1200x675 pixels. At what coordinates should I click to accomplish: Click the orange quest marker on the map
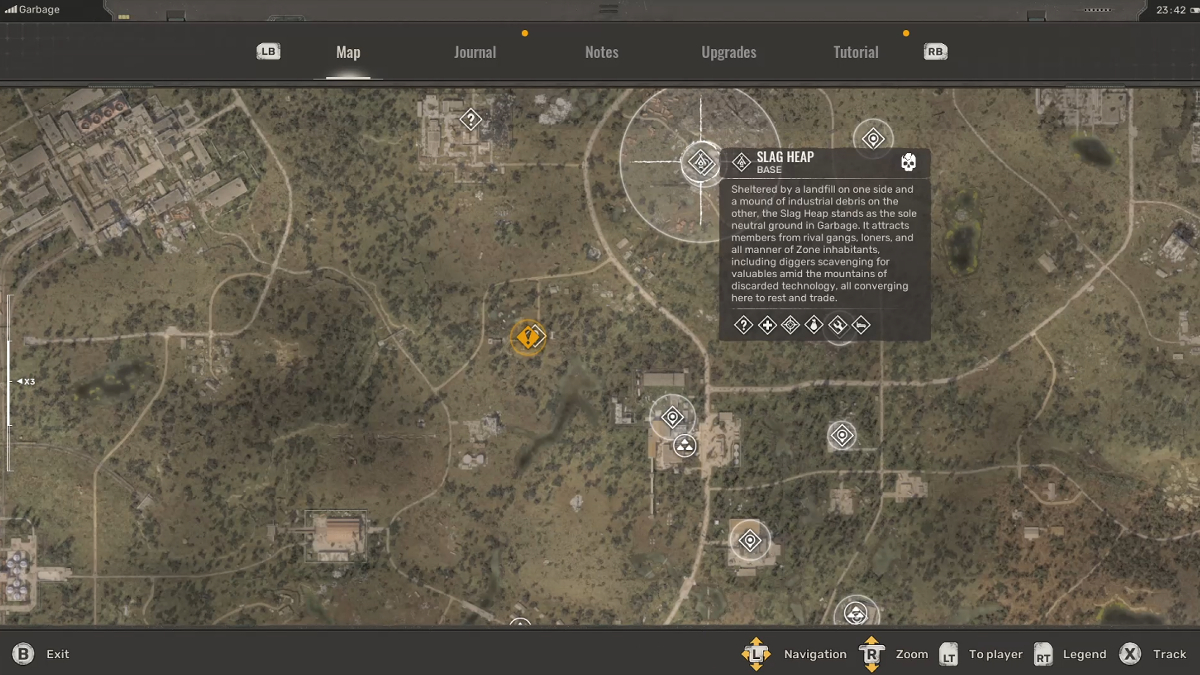528,337
